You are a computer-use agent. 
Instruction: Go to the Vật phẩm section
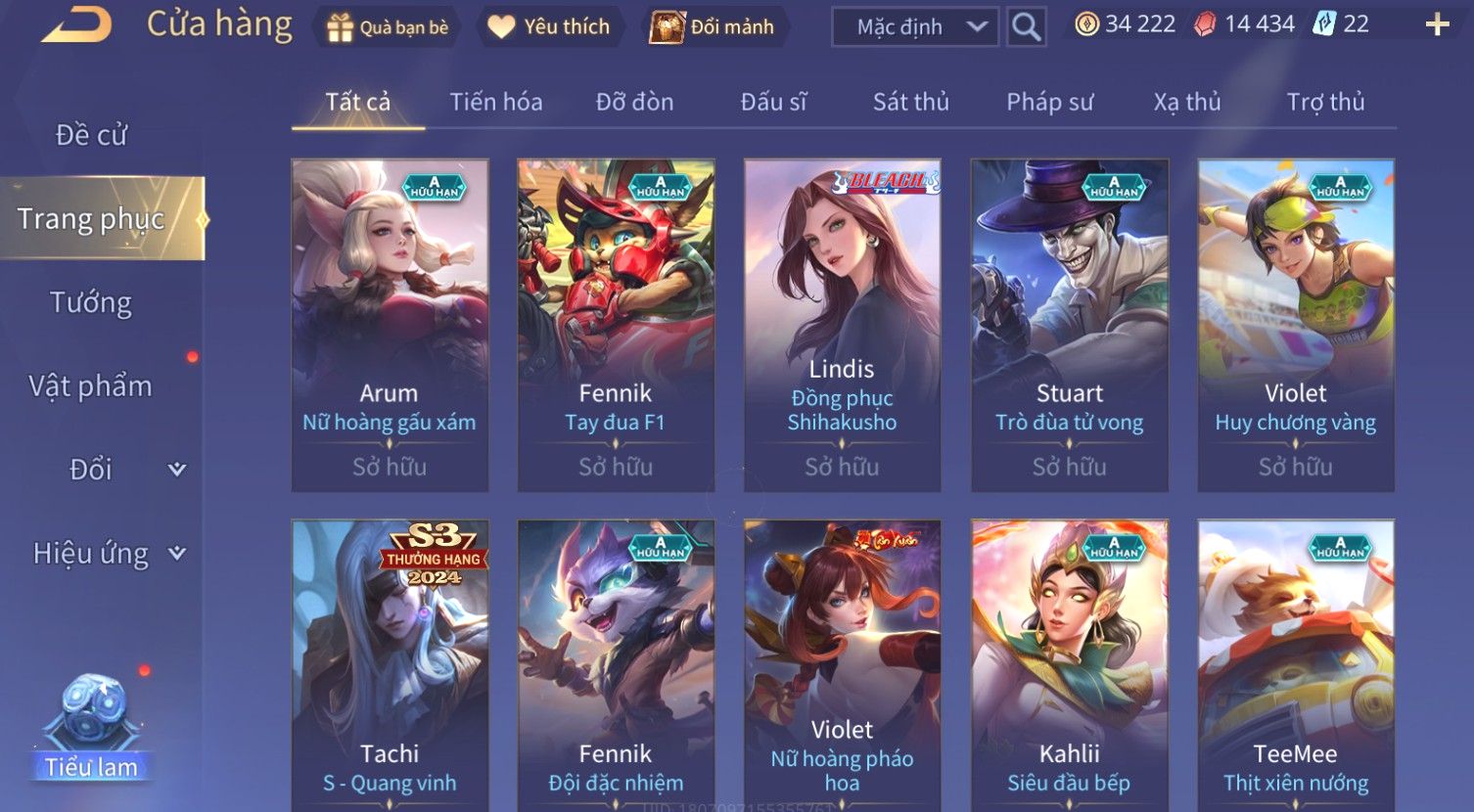[91, 386]
